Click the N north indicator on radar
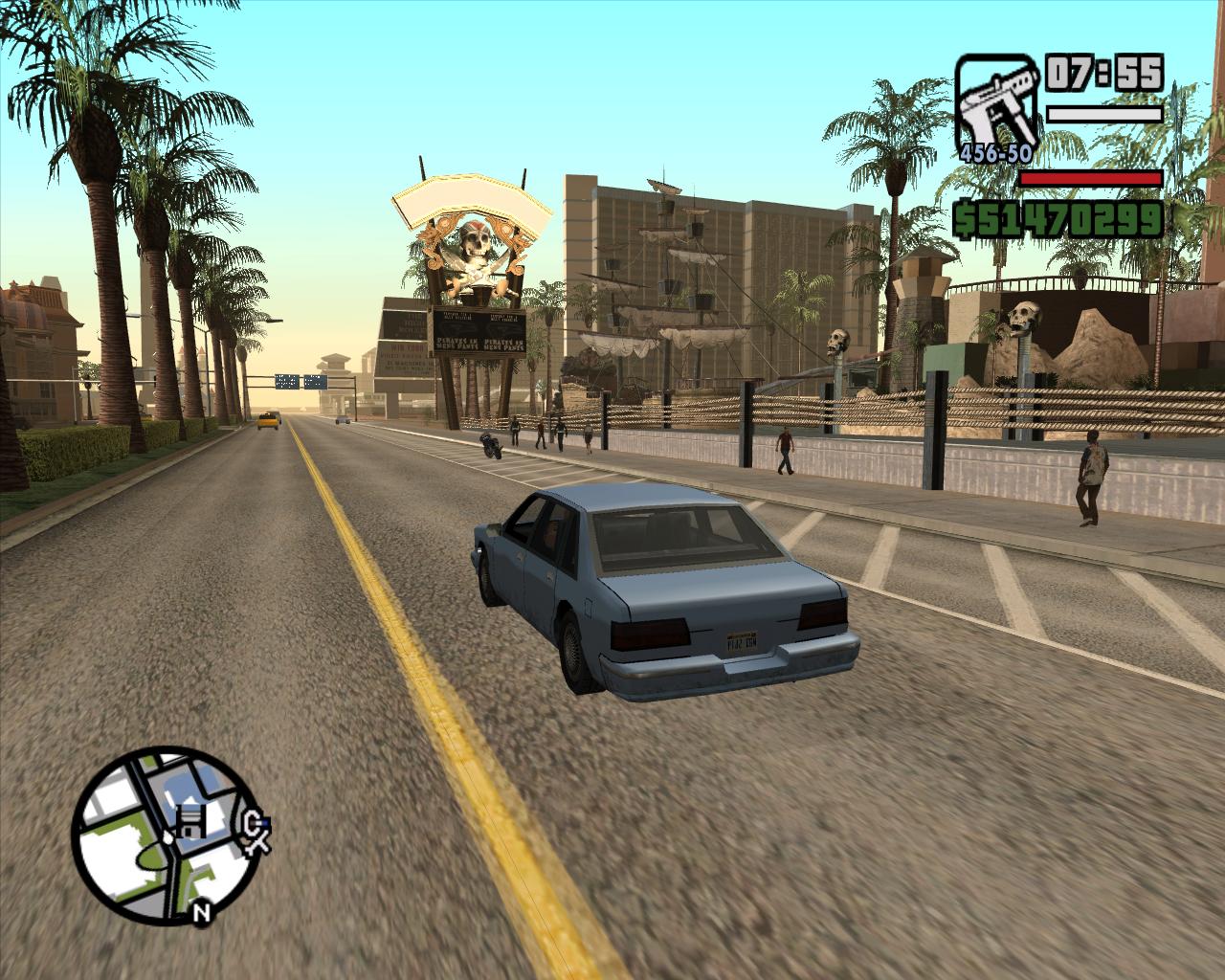1225x980 pixels. pos(201,912)
